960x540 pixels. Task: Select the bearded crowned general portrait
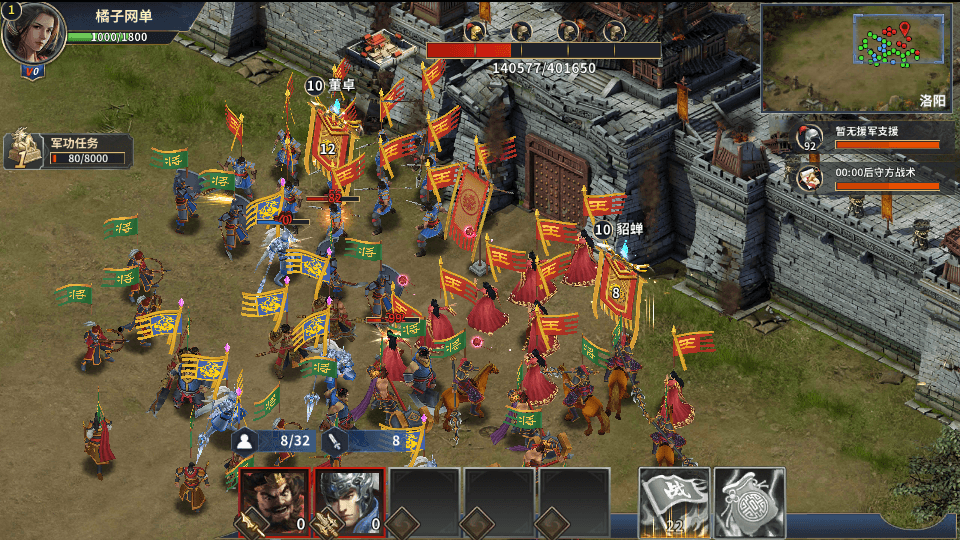point(274,500)
